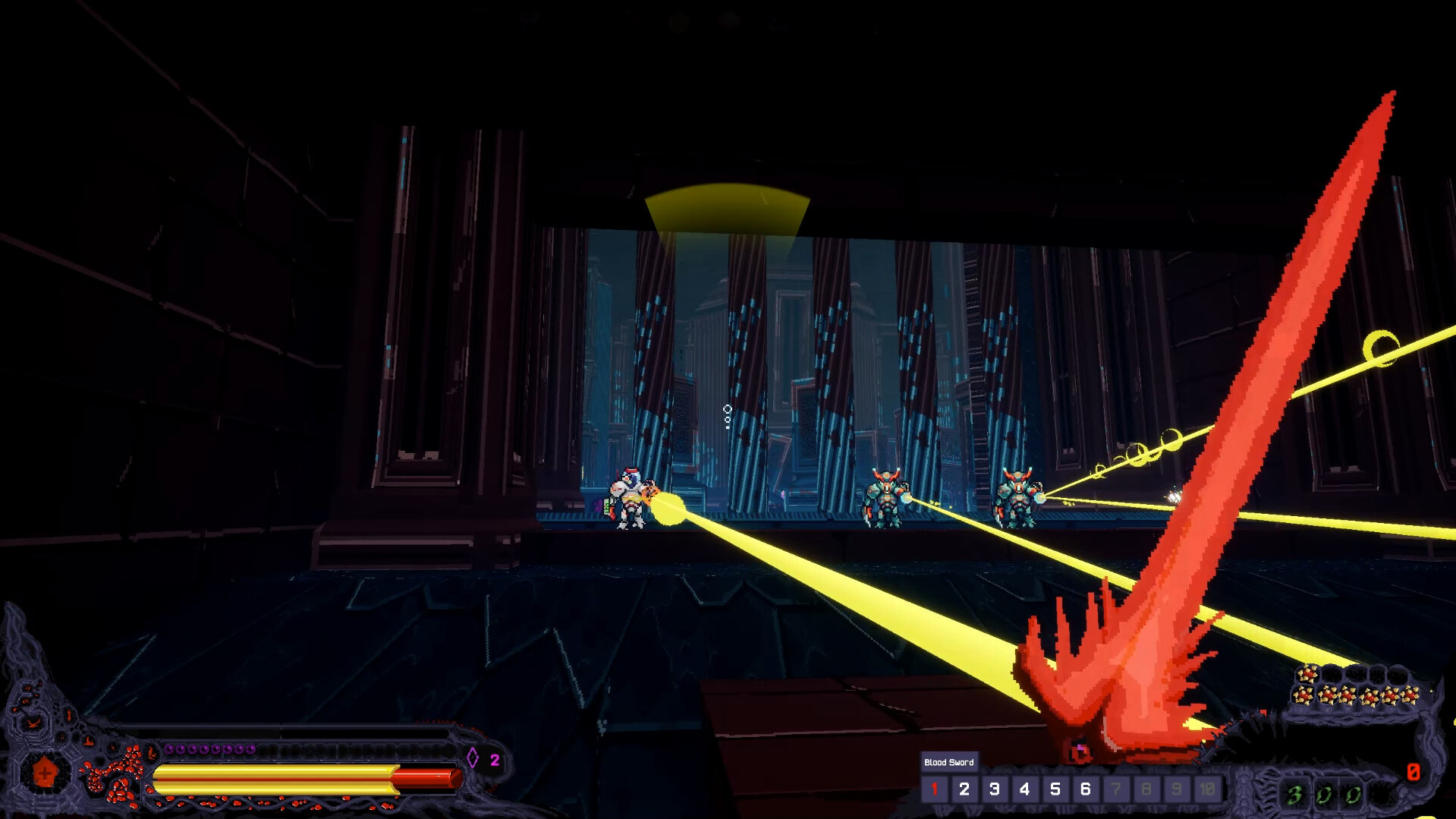Screen dimensions: 1456x819
Task: Click the greyed-out weapon slot 7
Action: (1116, 789)
